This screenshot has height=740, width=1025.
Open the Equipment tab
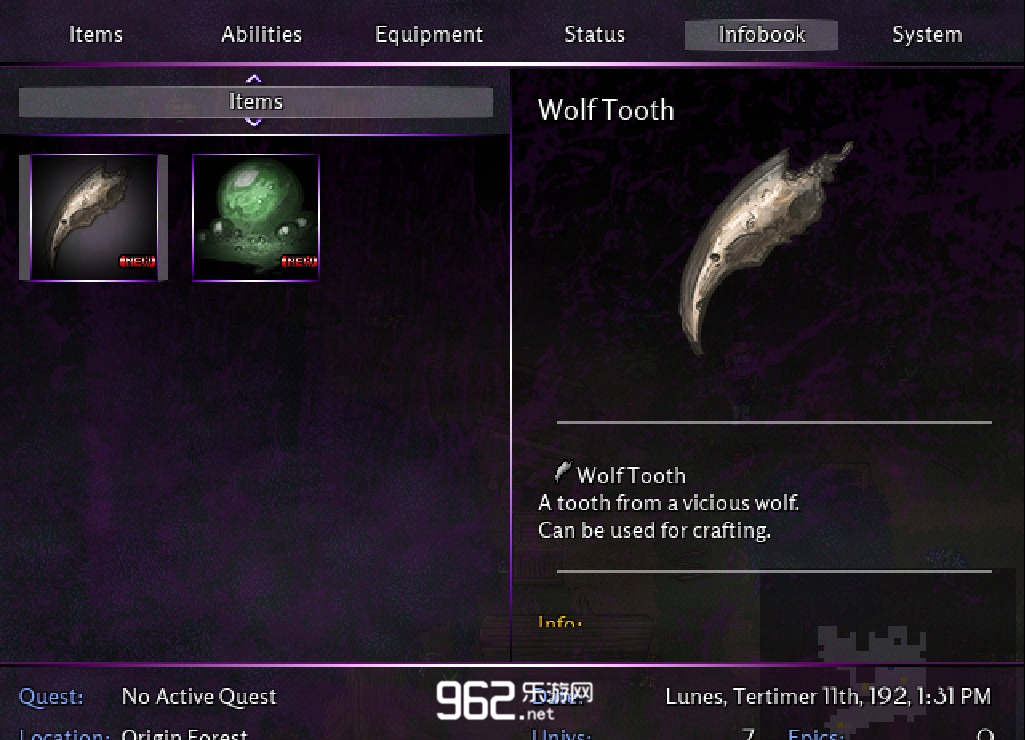(x=428, y=35)
